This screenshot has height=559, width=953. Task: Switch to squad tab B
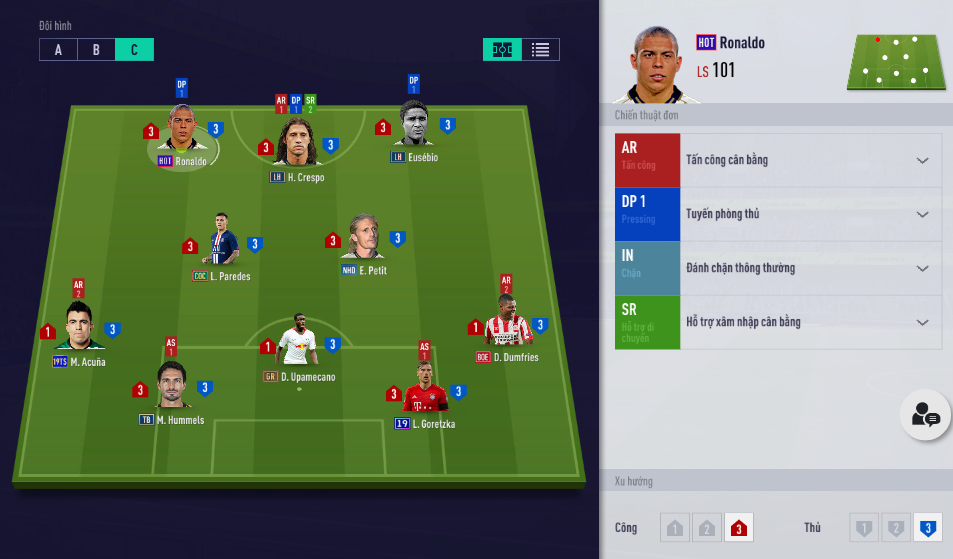96,50
